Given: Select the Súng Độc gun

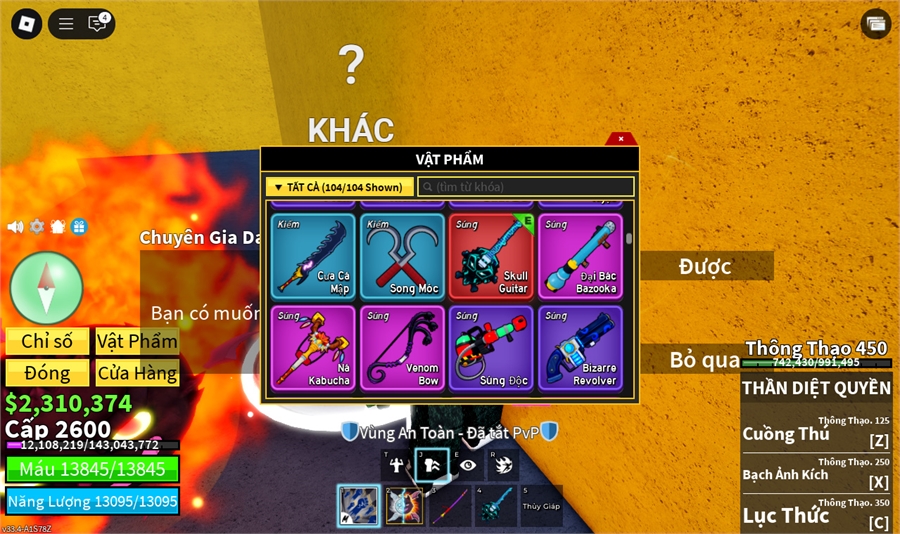Looking at the screenshot, I should (x=491, y=348).
